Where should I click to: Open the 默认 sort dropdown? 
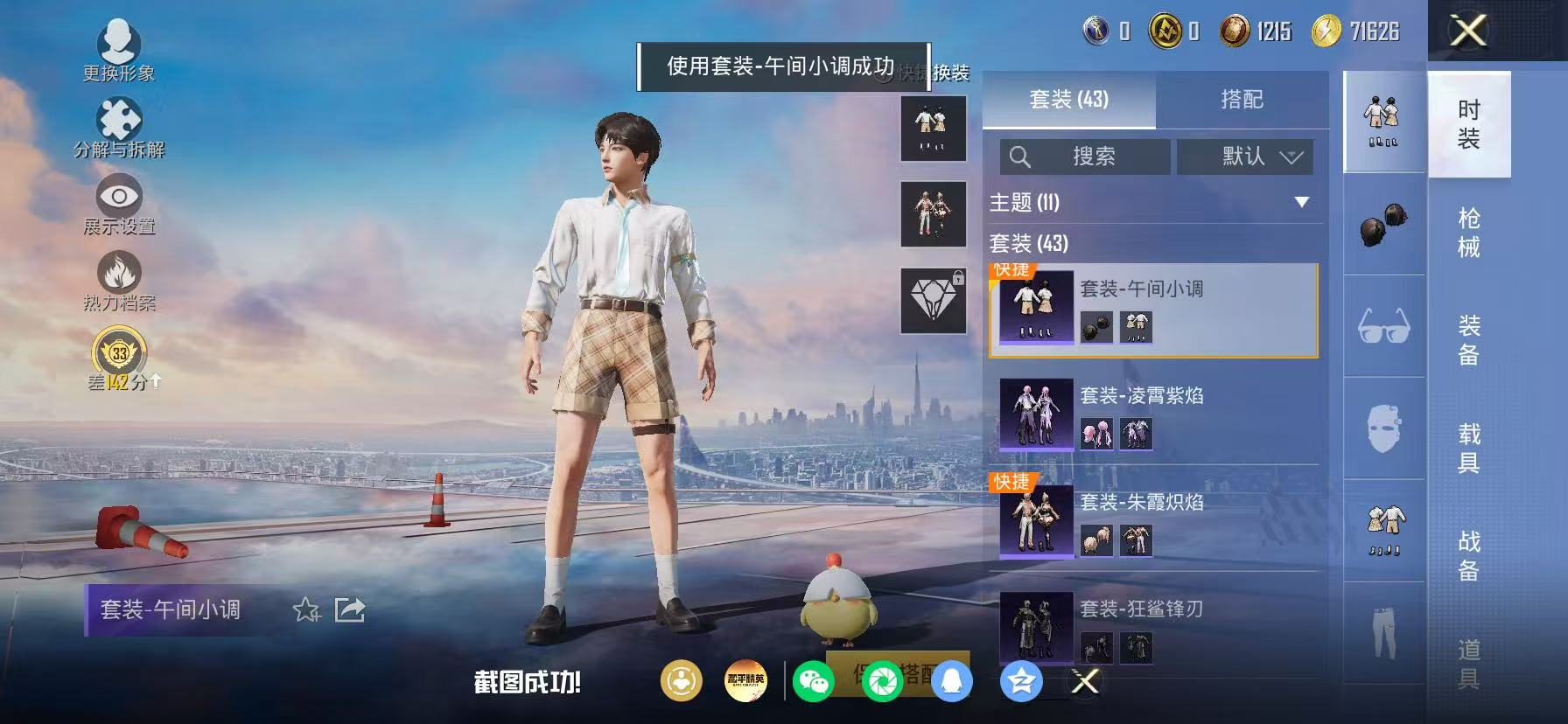[1244, 157]
